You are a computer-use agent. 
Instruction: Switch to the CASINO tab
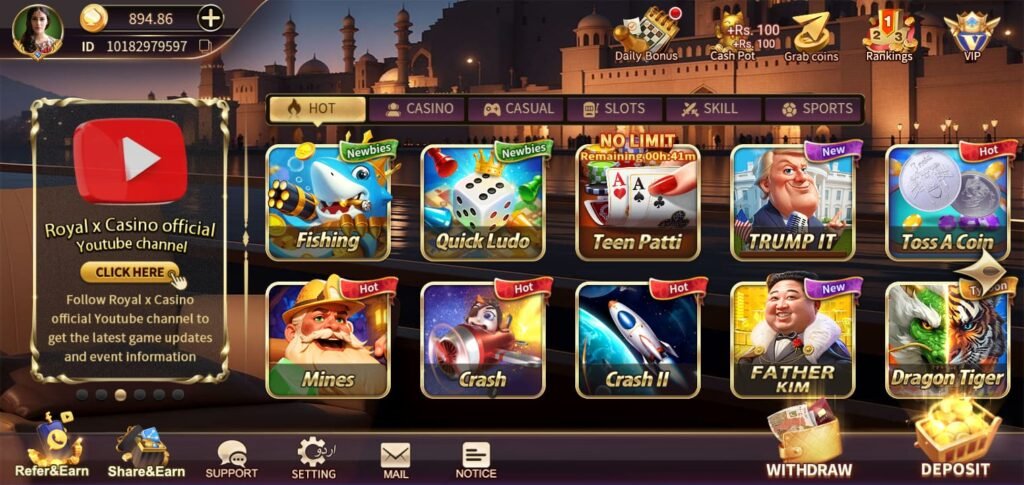click(x=420, y=109)
